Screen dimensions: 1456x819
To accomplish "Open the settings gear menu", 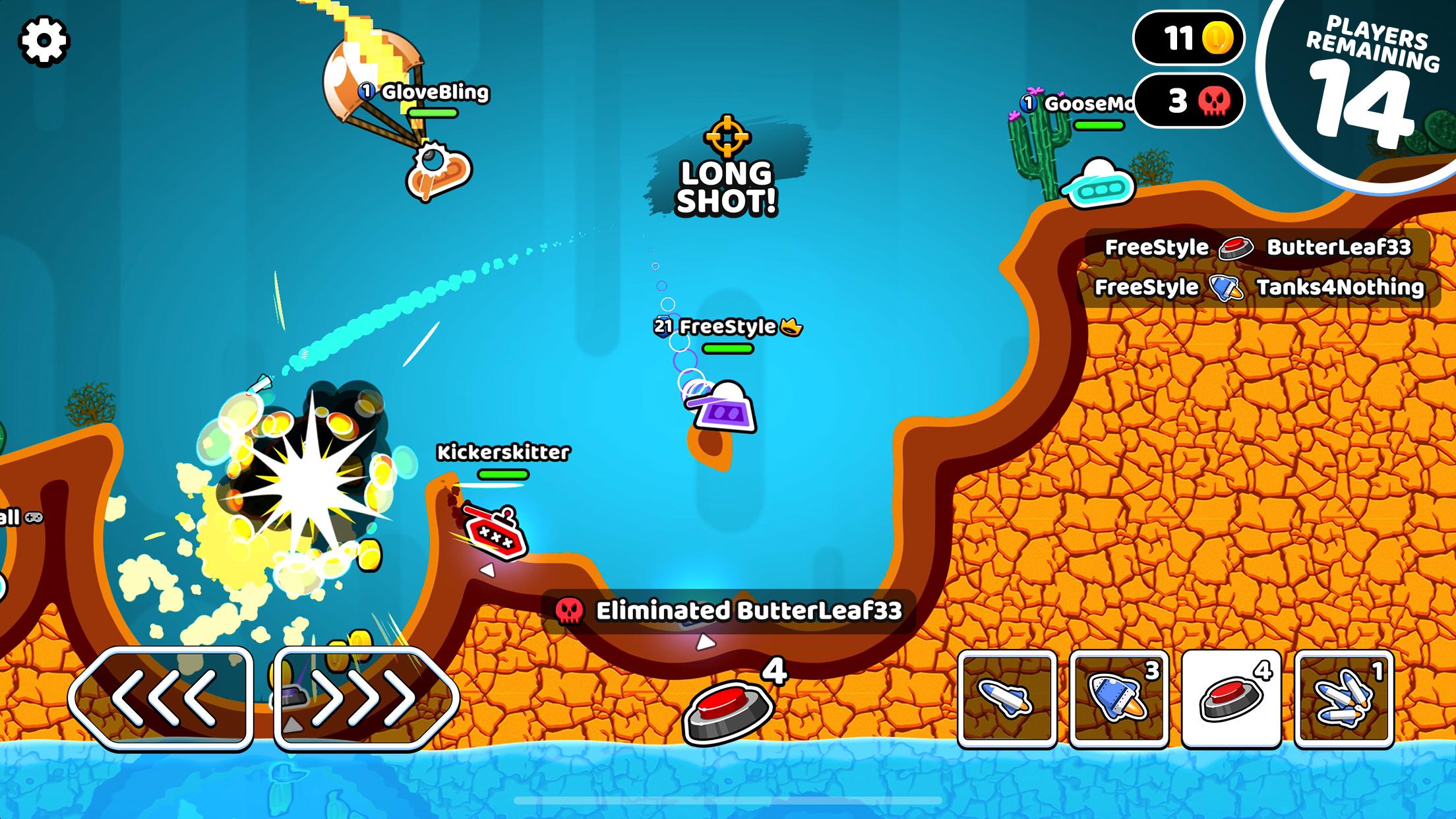I will (x=44, y=42).
